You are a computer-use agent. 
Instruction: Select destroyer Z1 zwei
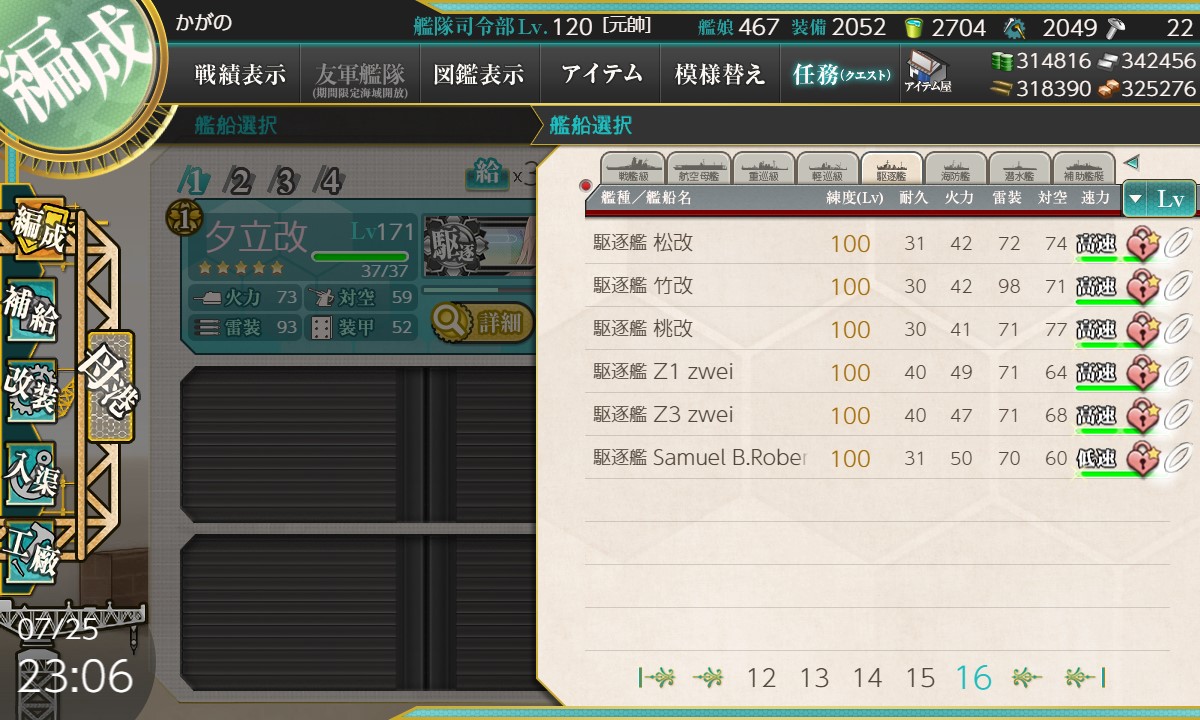point(700,372)
